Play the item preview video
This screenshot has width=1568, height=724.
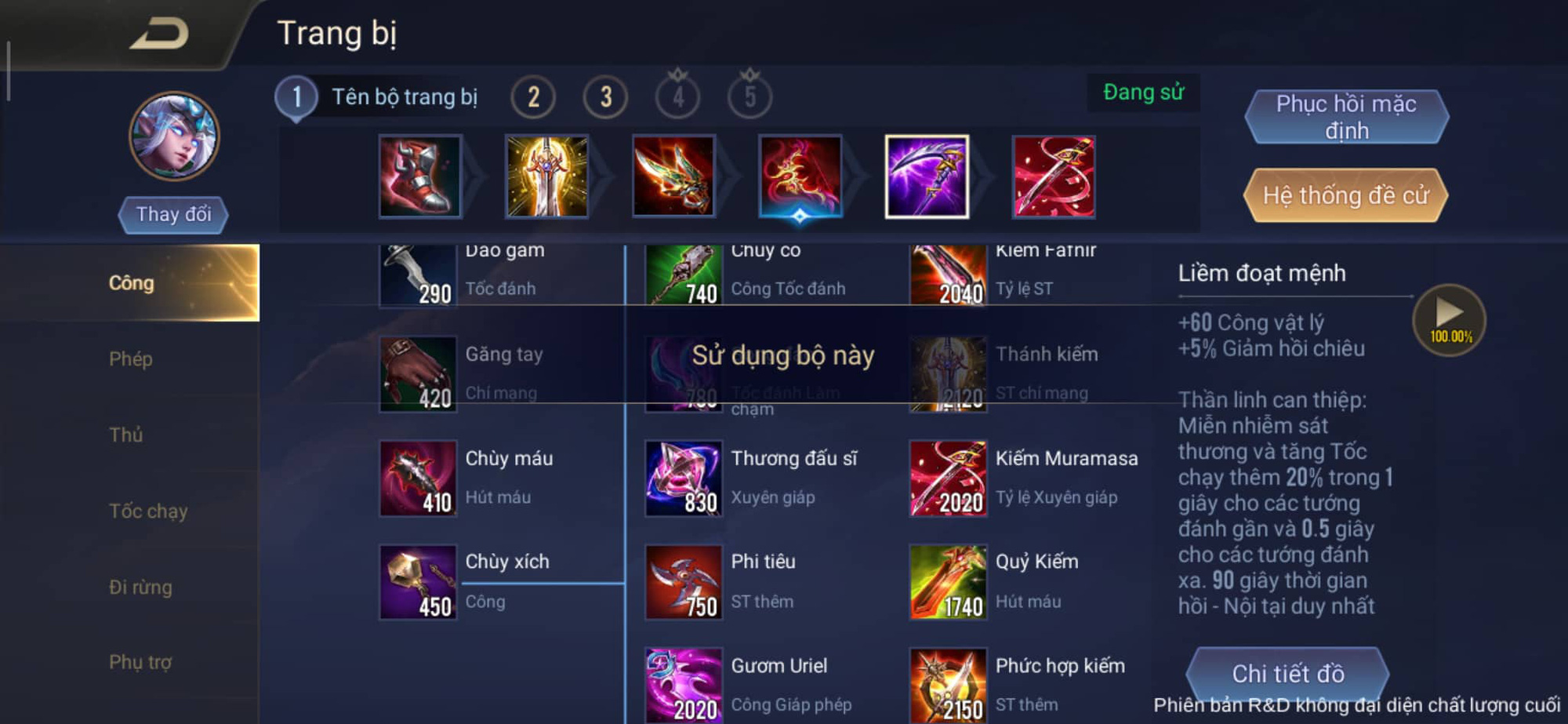[1449, 318]
